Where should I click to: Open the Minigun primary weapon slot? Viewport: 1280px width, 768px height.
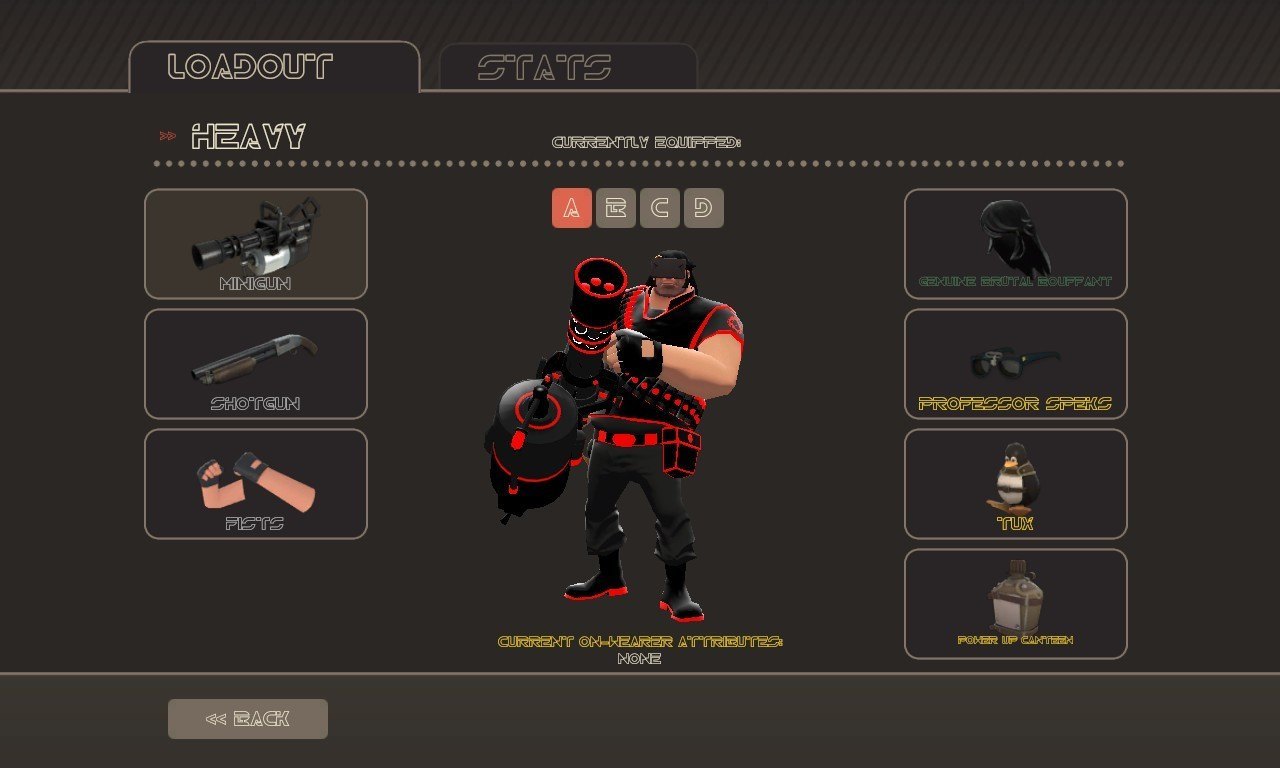(256, 244)
